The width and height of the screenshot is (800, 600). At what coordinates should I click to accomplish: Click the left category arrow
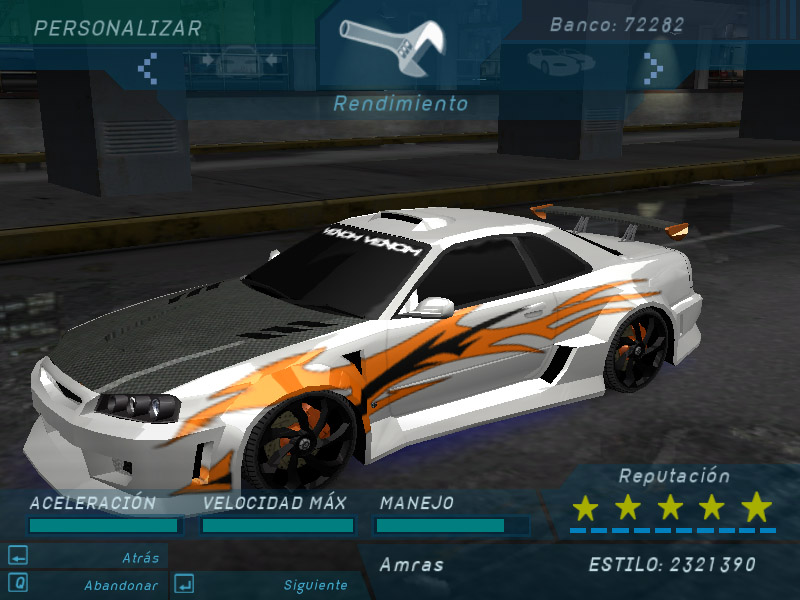point(148,68)
